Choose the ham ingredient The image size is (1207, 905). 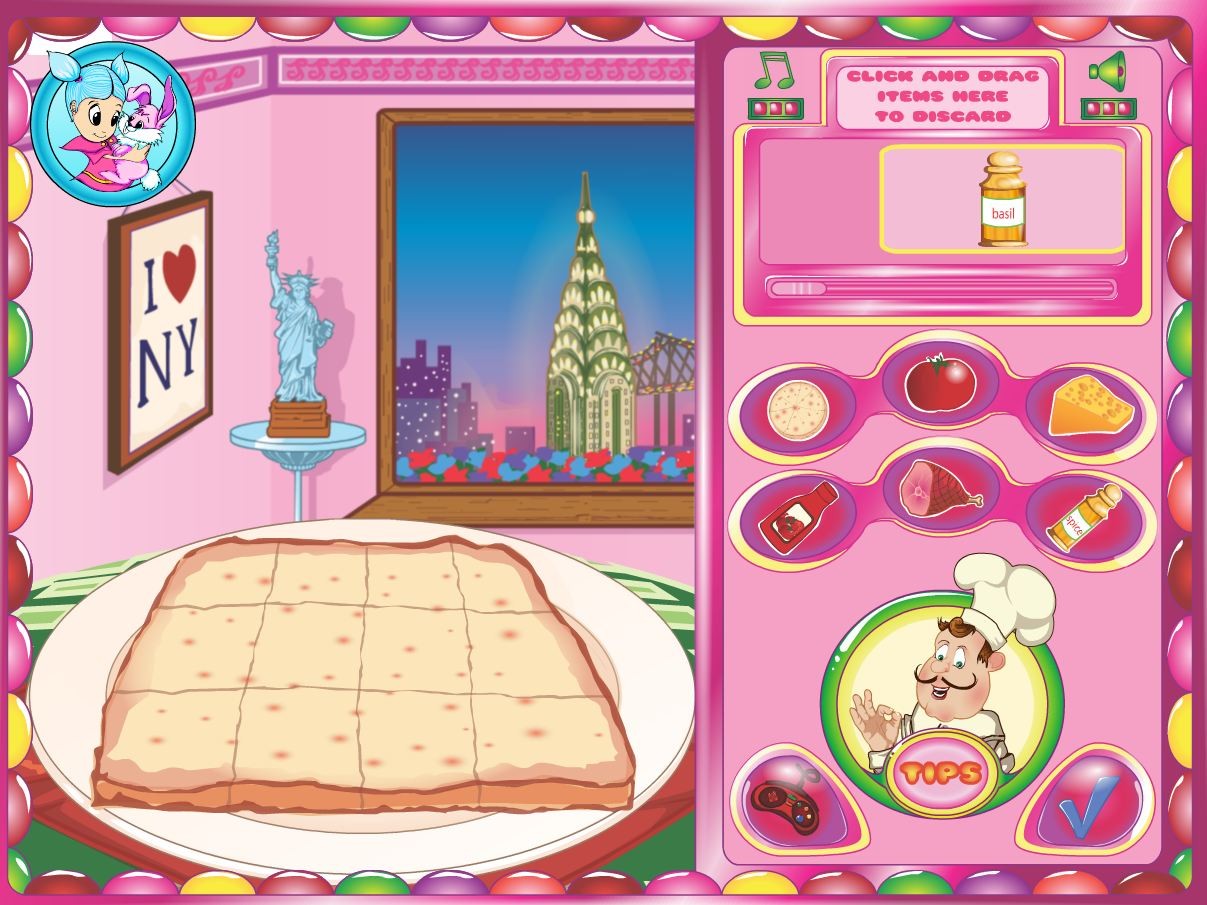[x=939, y=489]
